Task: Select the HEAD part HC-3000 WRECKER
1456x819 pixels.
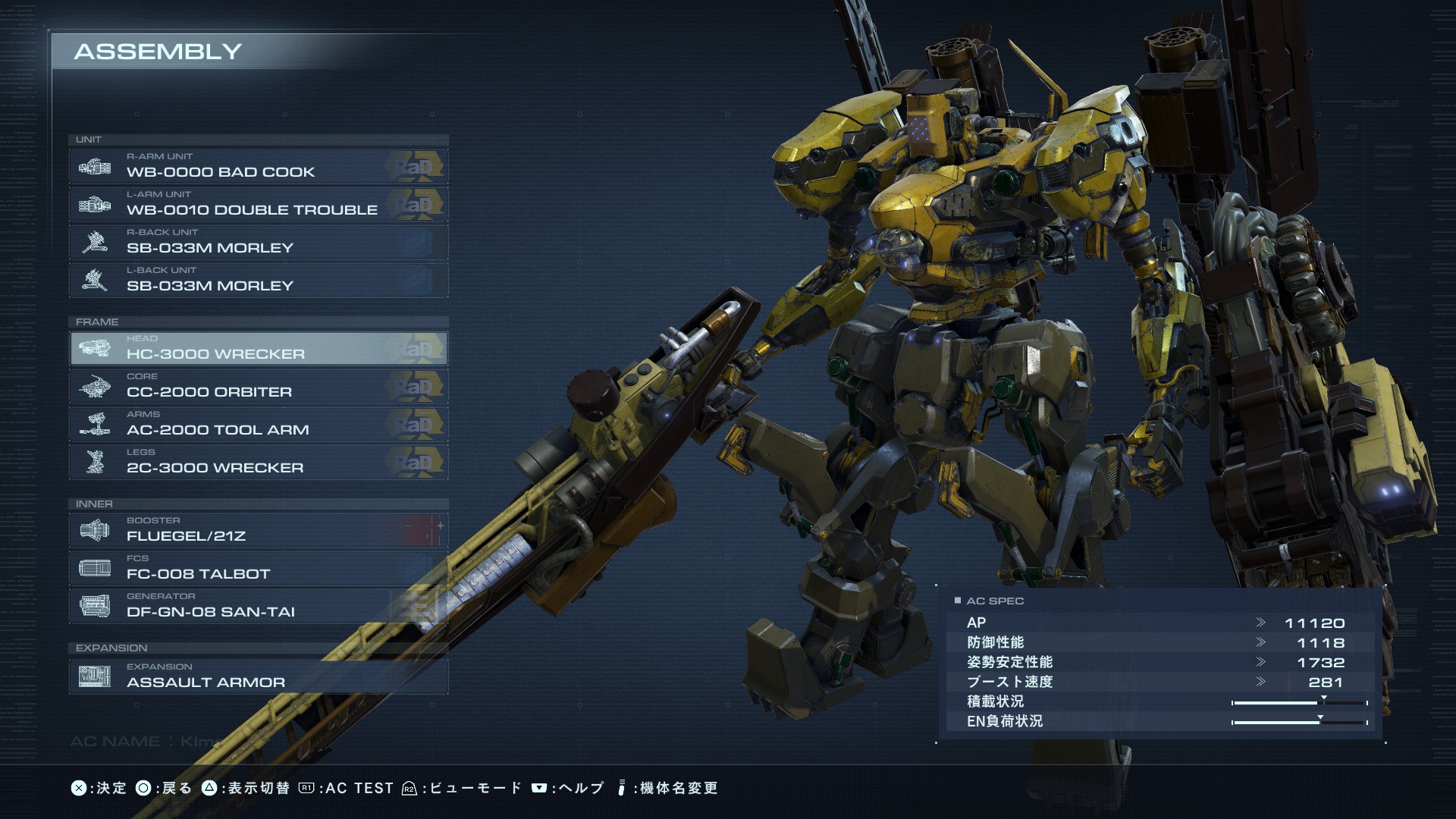Action: (258, 348)
